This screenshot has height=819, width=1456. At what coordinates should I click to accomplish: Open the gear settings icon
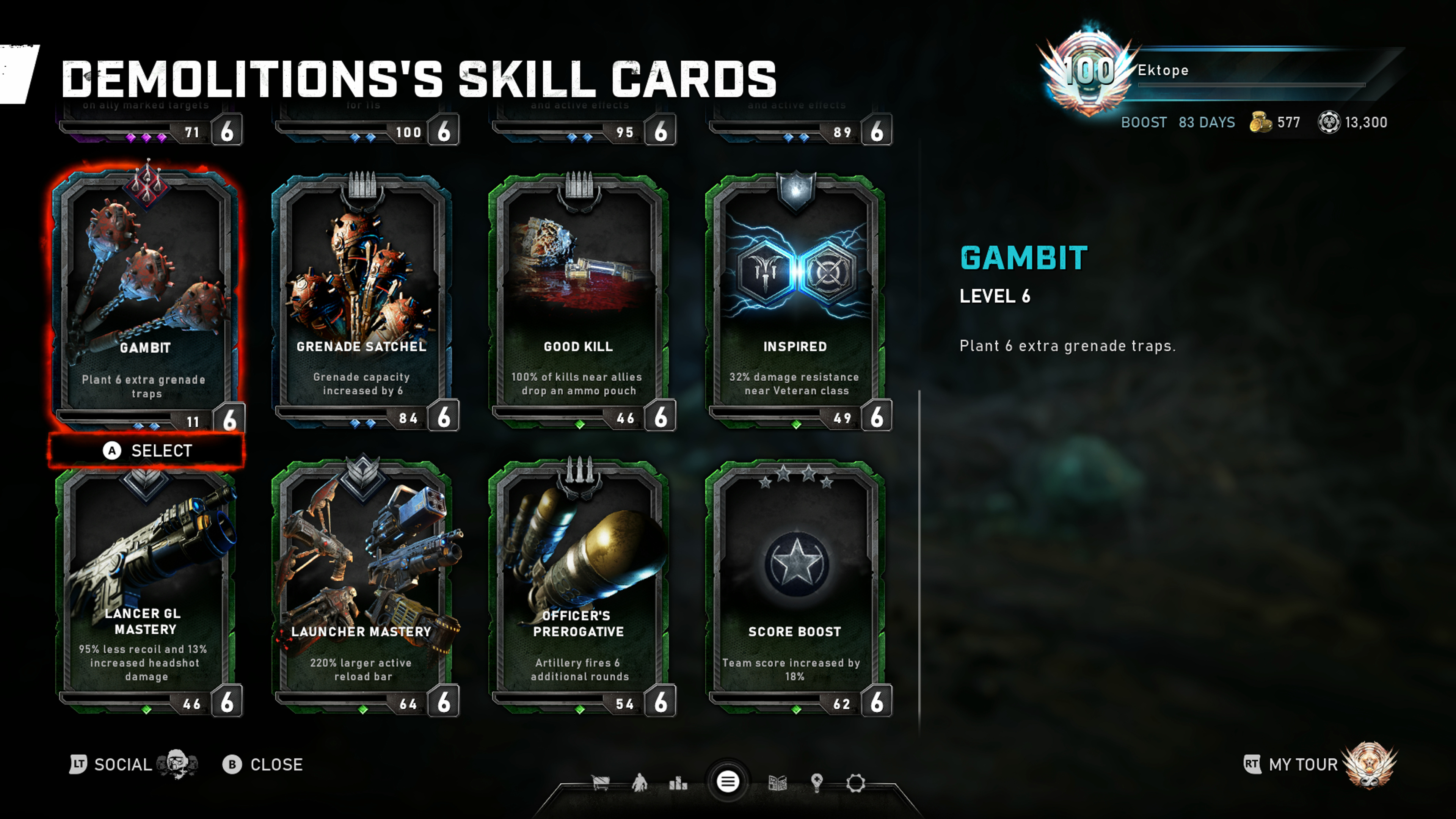855,783
